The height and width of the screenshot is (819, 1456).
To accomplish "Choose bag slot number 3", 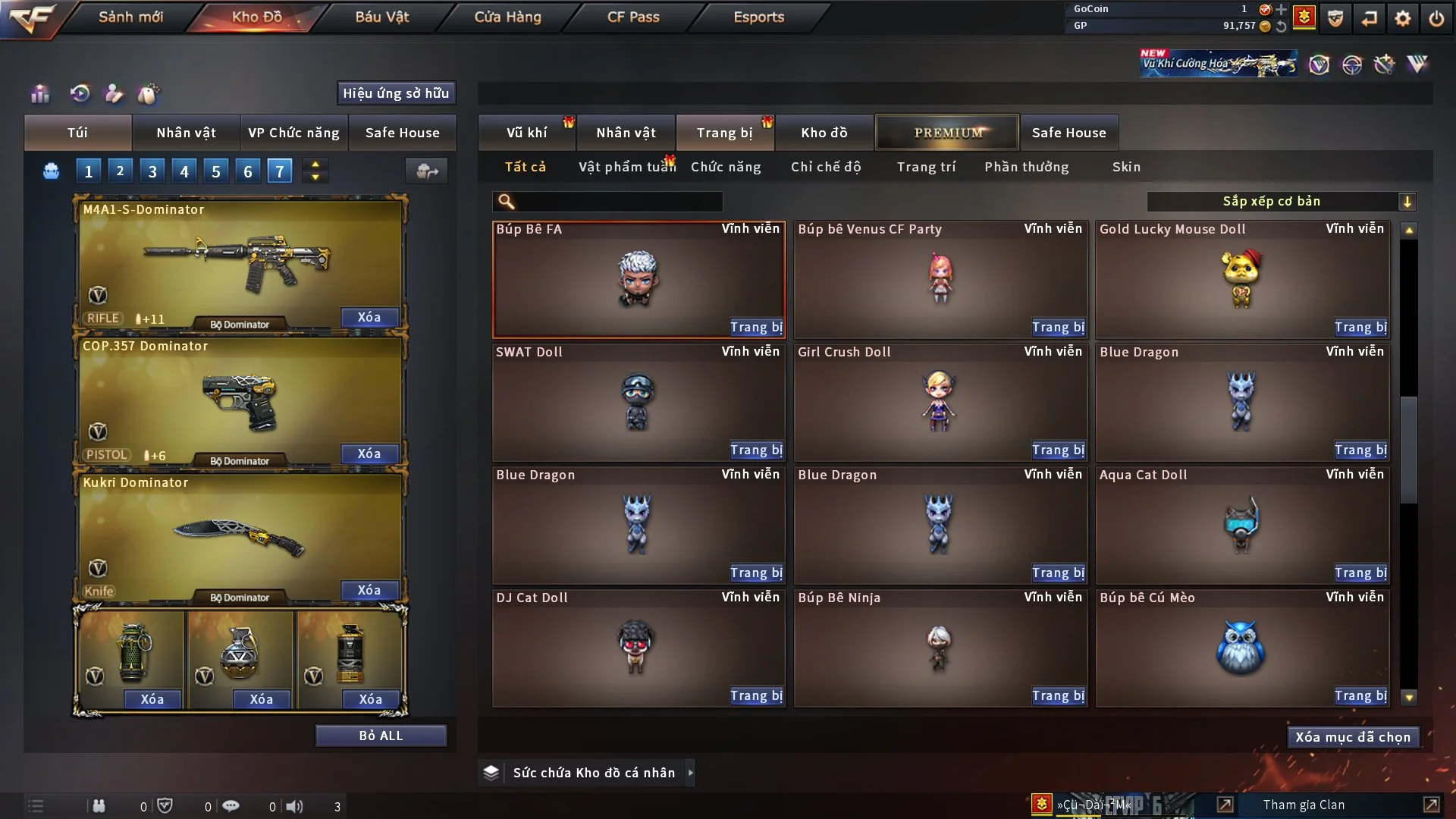I will (152, 171).
